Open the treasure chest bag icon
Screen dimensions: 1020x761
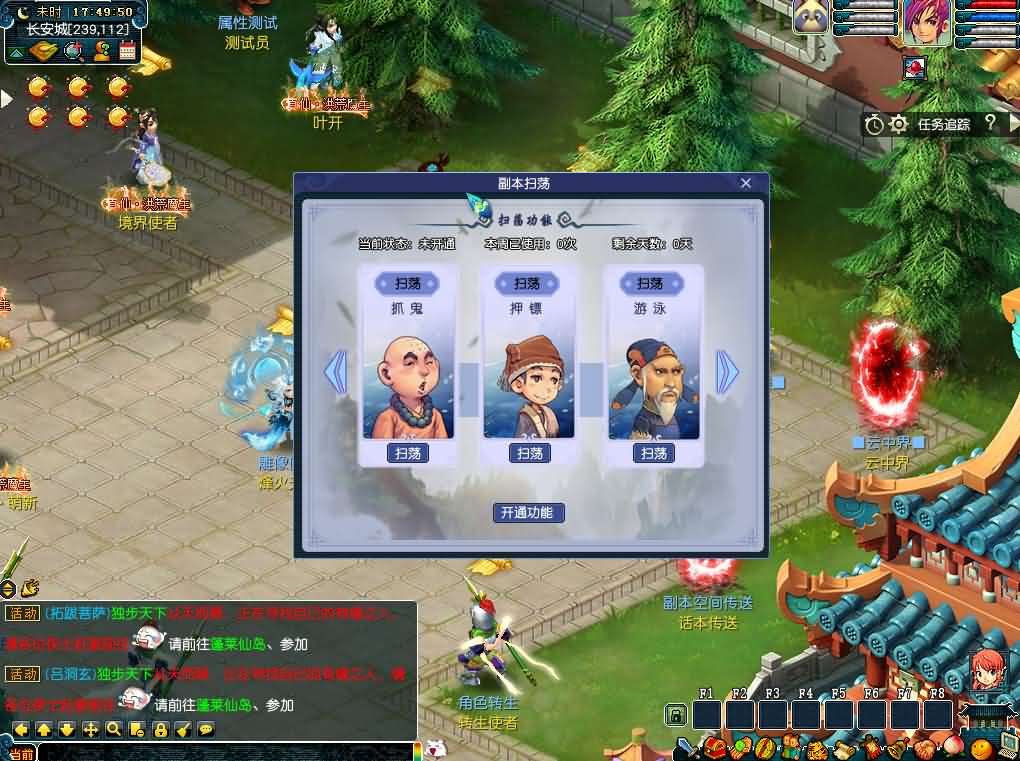pos(714,748)
